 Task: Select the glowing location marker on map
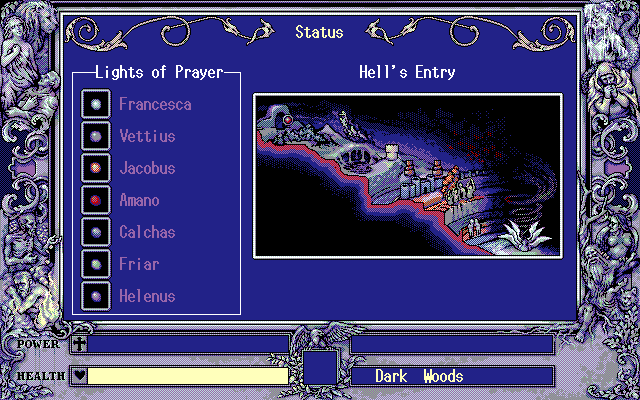pyautogui.click(x=288, y=120)
